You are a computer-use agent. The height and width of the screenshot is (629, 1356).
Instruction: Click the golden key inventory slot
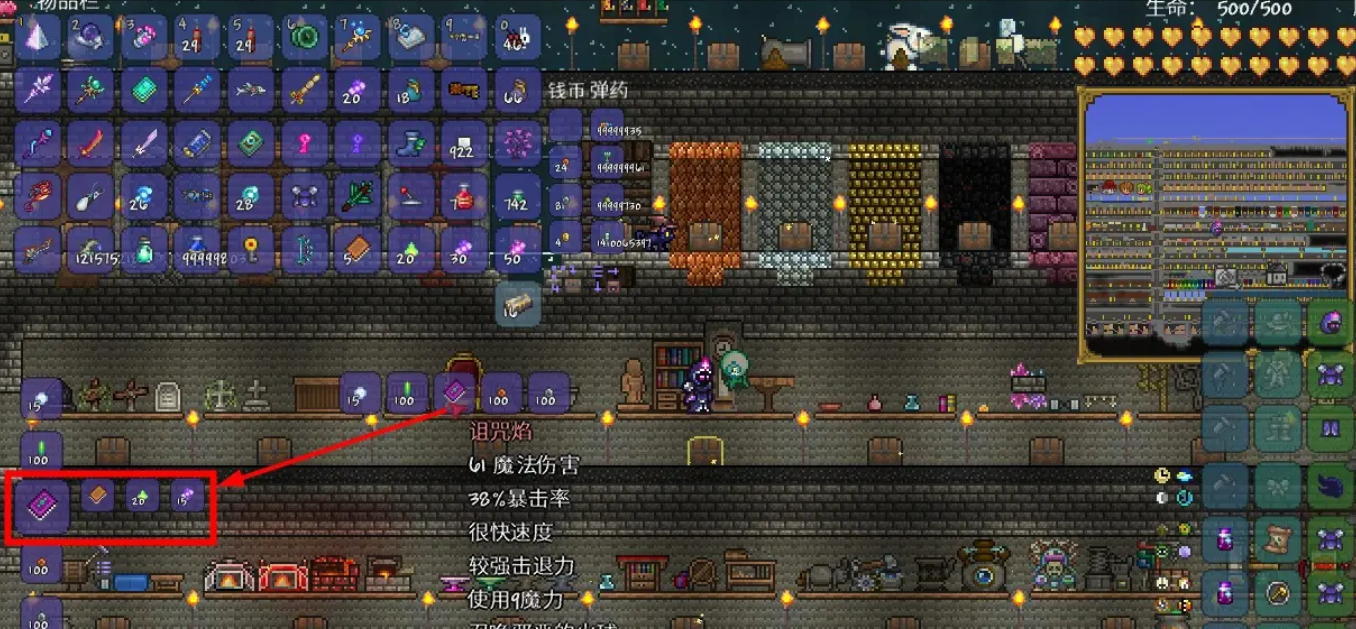(x=251, y=249)
